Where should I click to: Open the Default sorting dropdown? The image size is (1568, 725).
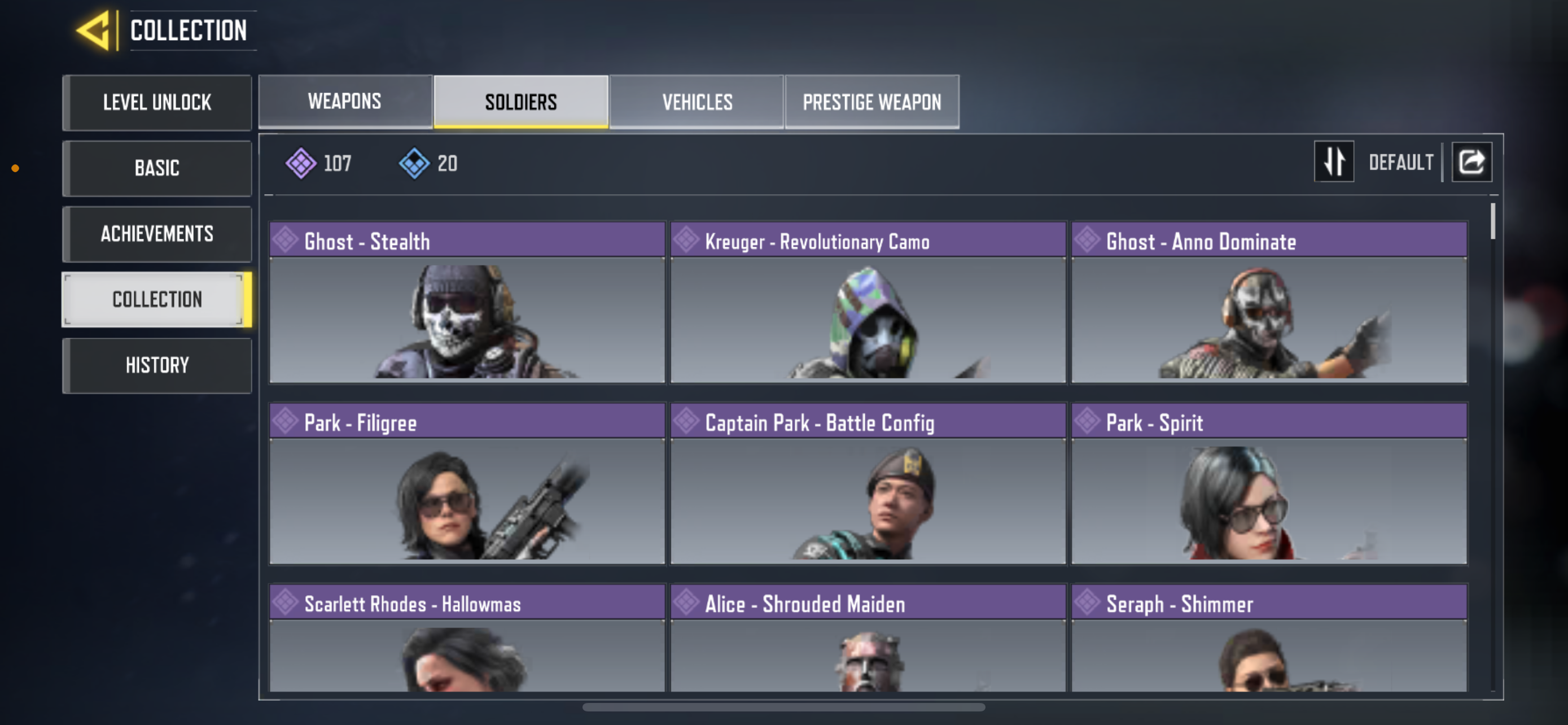[x=1401, y=161]
